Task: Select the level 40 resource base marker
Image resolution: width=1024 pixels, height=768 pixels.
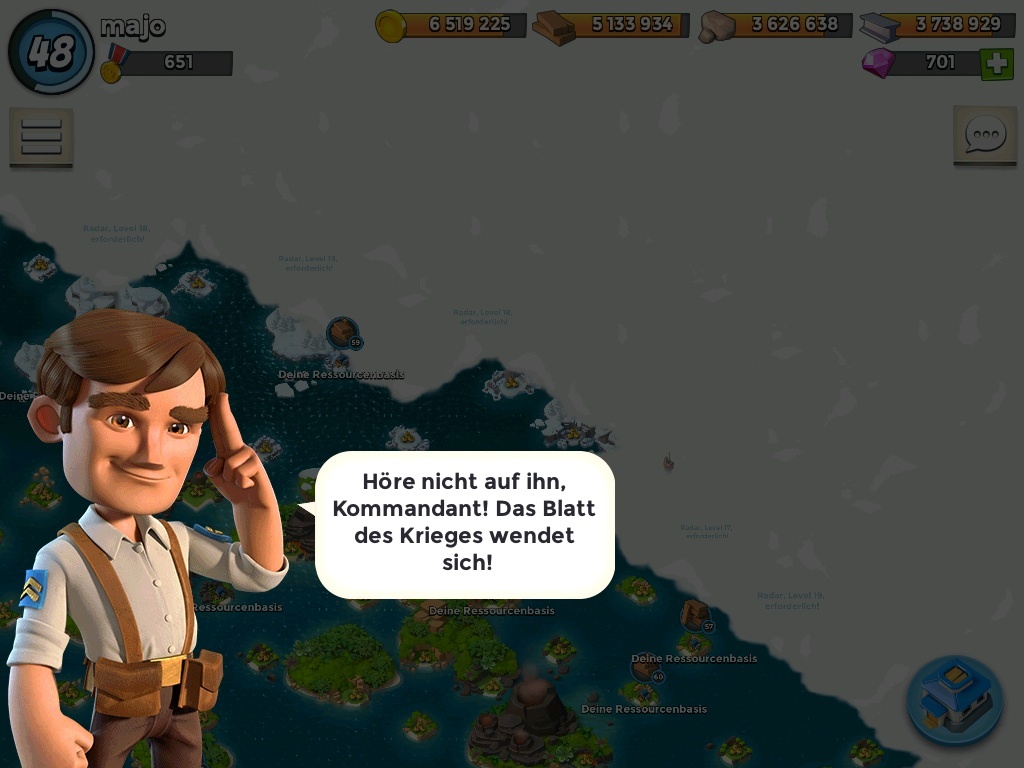Action: (646, 669)
